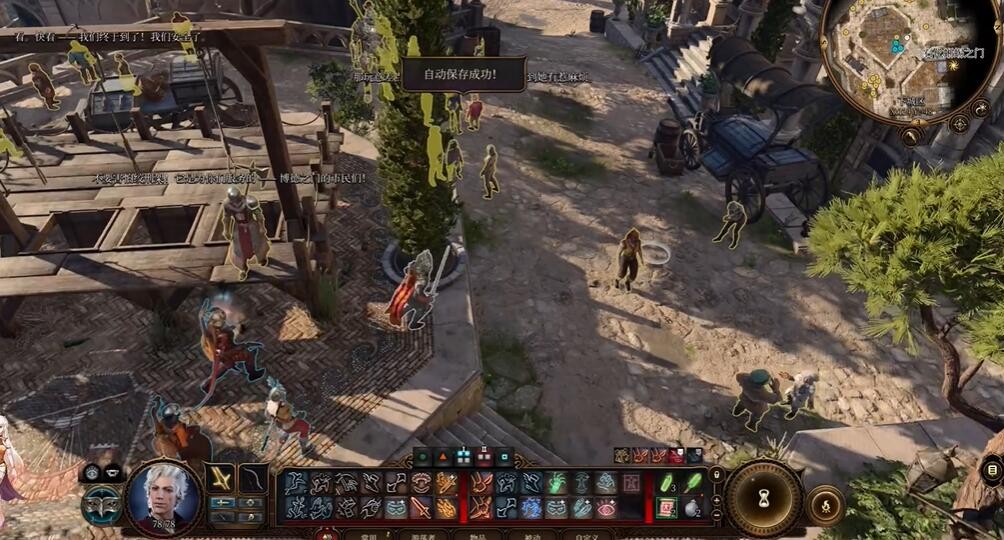Image resolution: width=1004 pixels, height=540 pixels.
Task: Select the melee dual-weapon set slot
Action: pyautogui.click(x=221, y=478)
